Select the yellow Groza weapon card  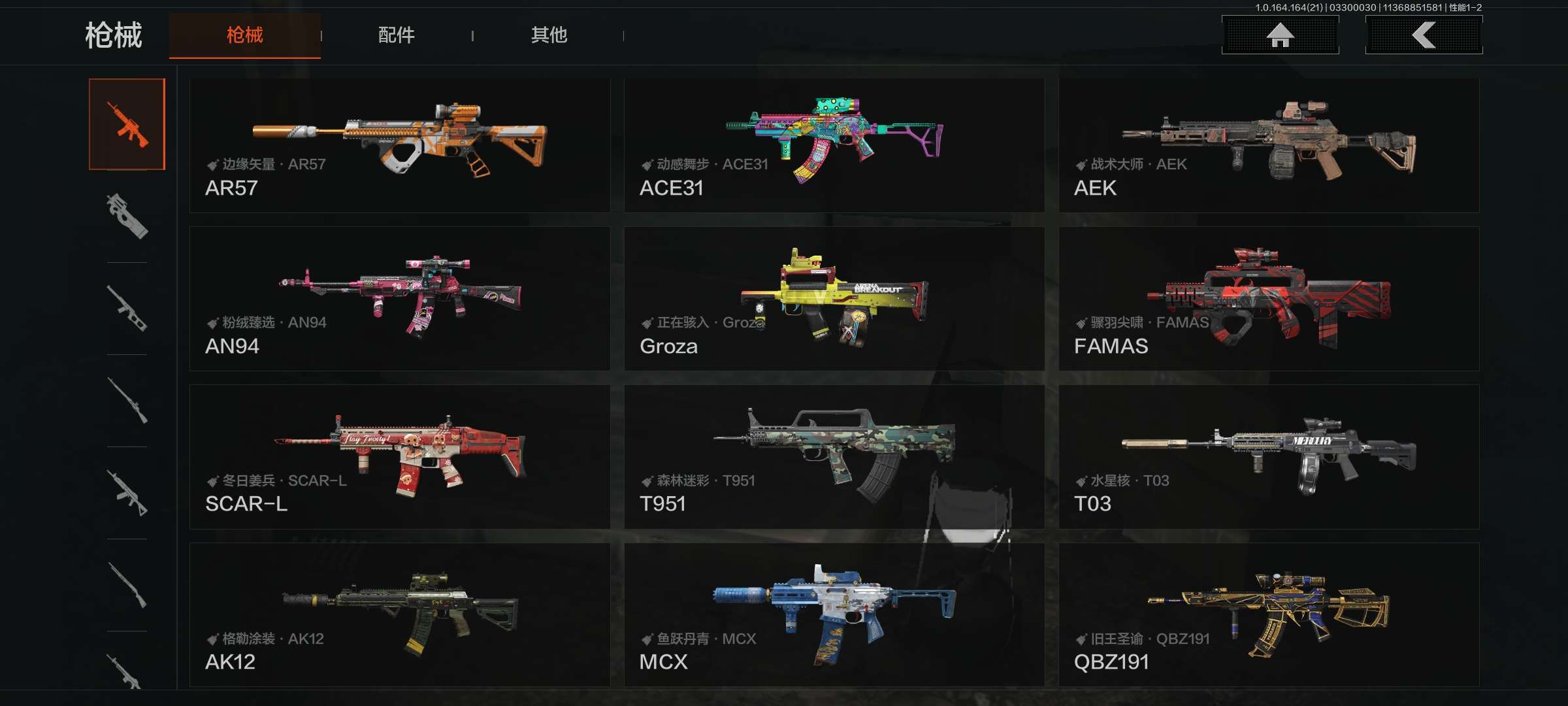pyautogui.click(x=834, y=299)
